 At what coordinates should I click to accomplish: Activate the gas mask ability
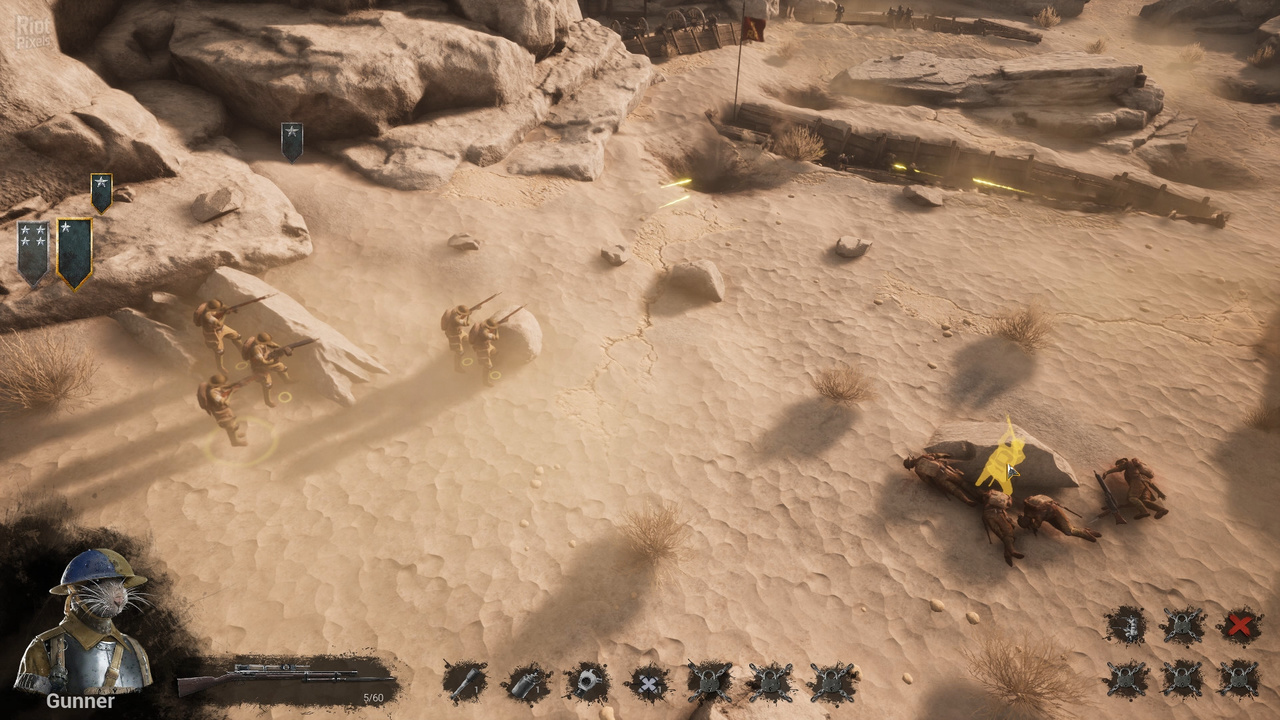coord(587,682)
